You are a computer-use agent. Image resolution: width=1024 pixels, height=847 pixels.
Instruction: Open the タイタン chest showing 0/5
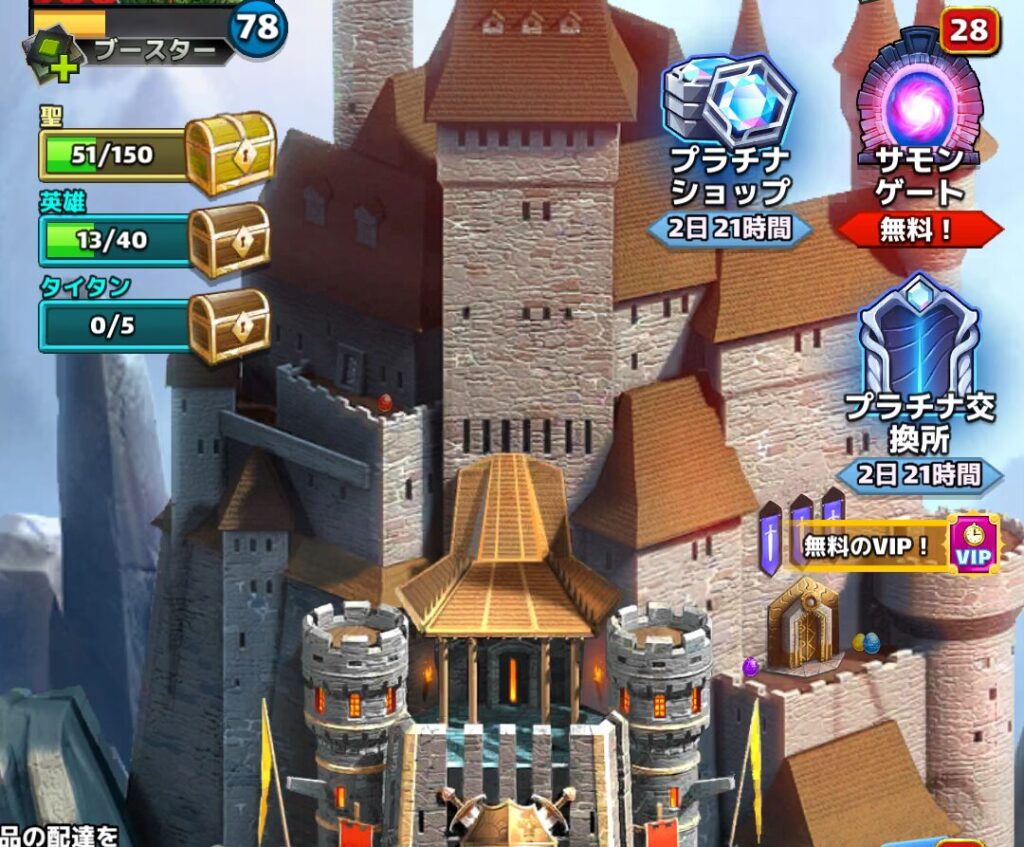point(229,326)
